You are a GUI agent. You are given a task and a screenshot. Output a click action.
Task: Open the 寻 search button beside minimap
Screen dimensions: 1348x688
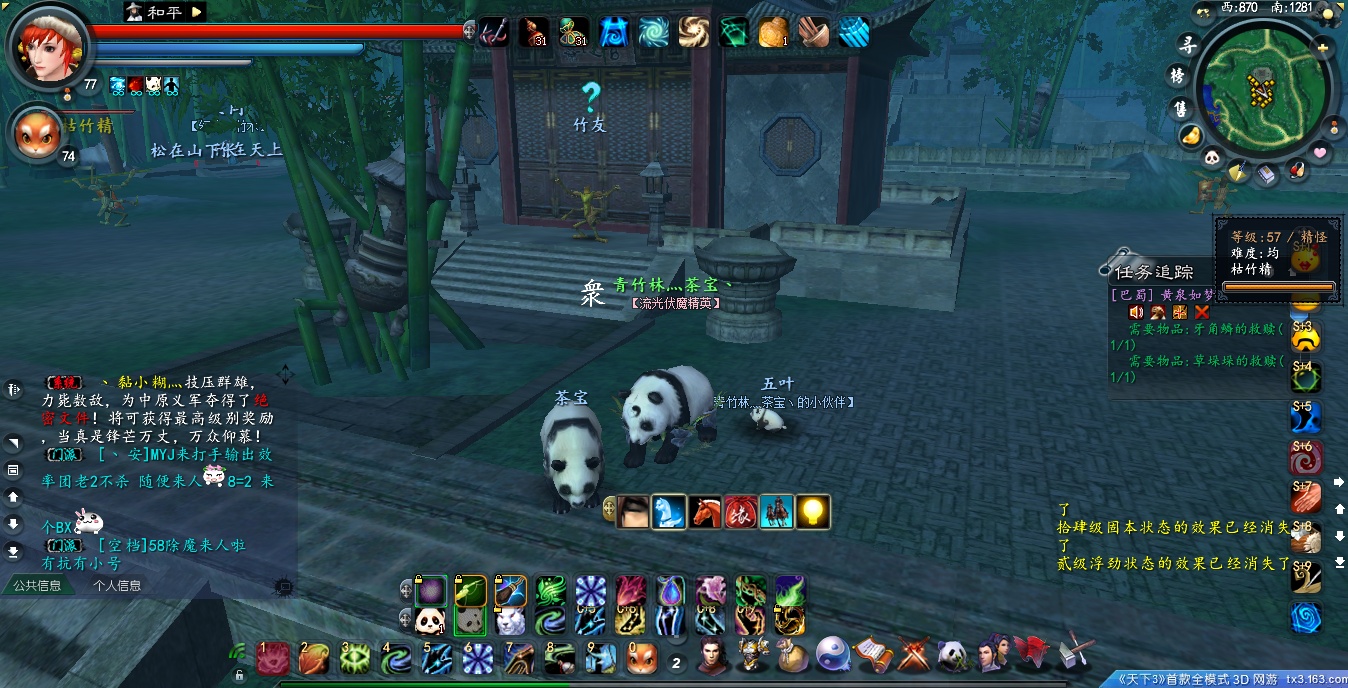pyautogui.click(x=1187, y=45)
